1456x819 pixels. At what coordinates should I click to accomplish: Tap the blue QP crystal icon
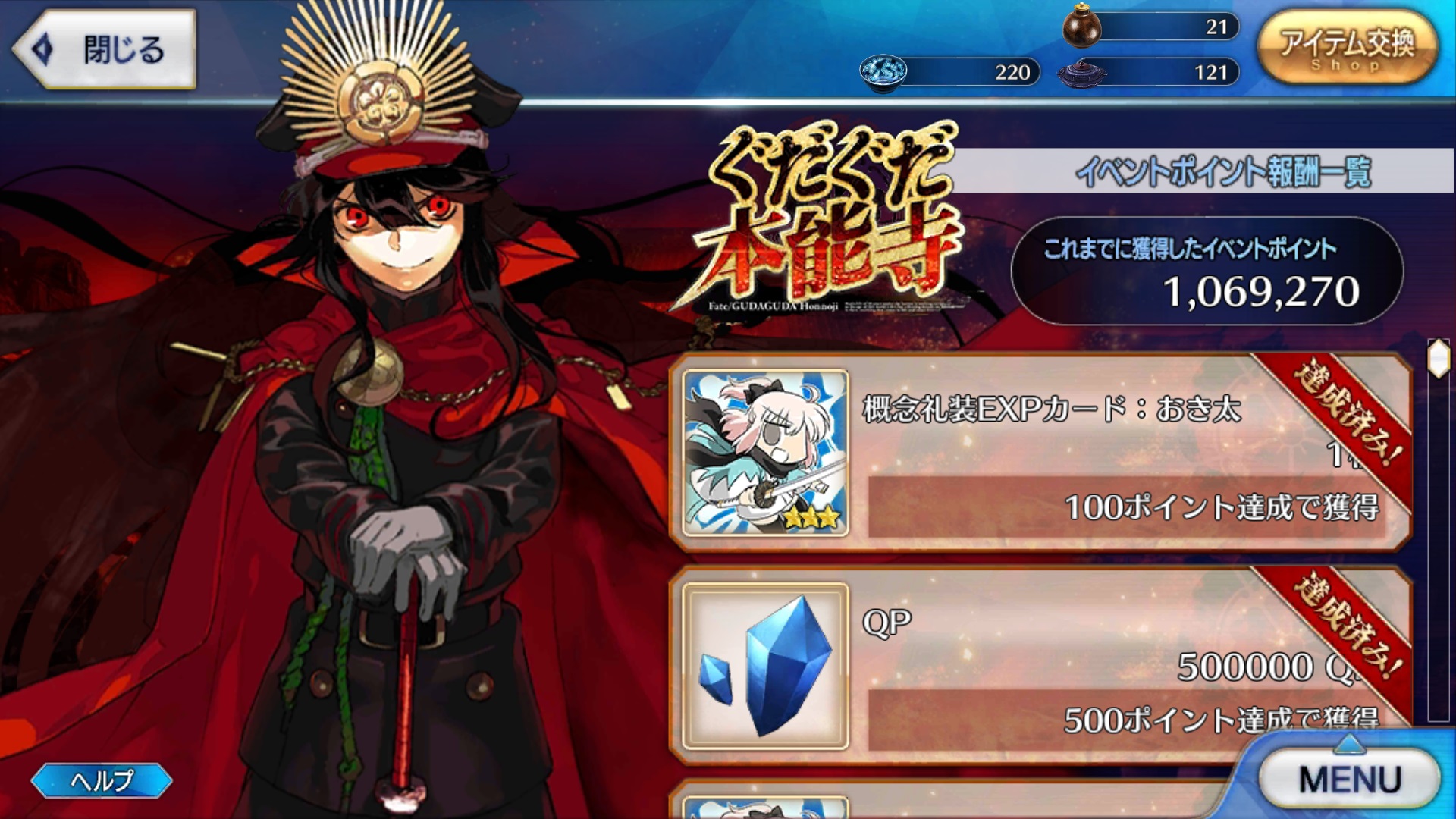(x=765, y=666)
